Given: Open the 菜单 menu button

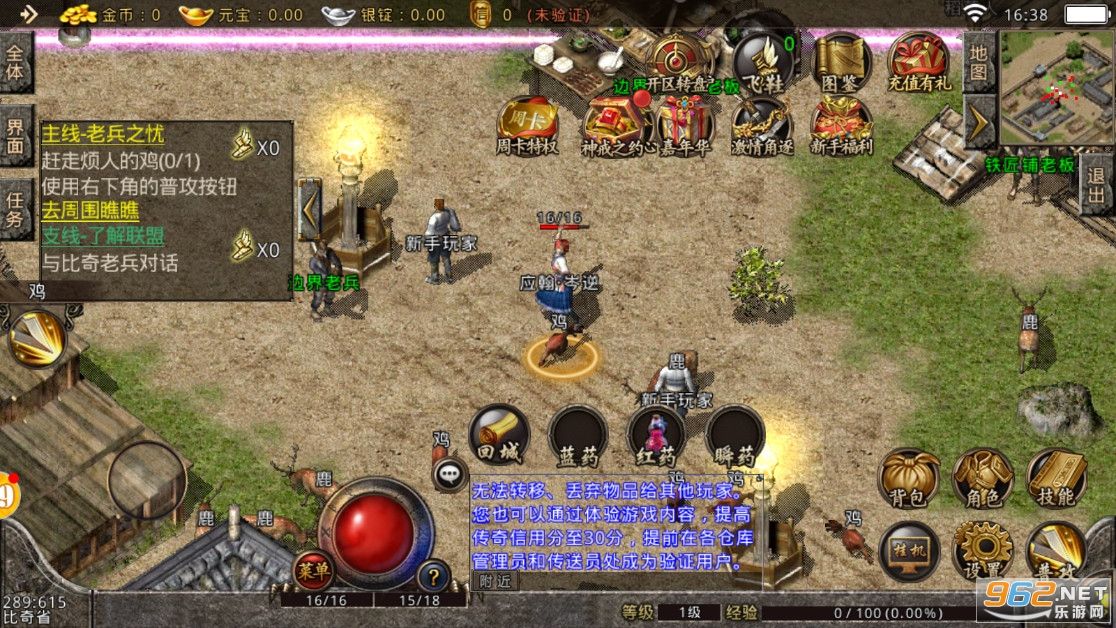Looking at the screenshot, I should (313, 570).
